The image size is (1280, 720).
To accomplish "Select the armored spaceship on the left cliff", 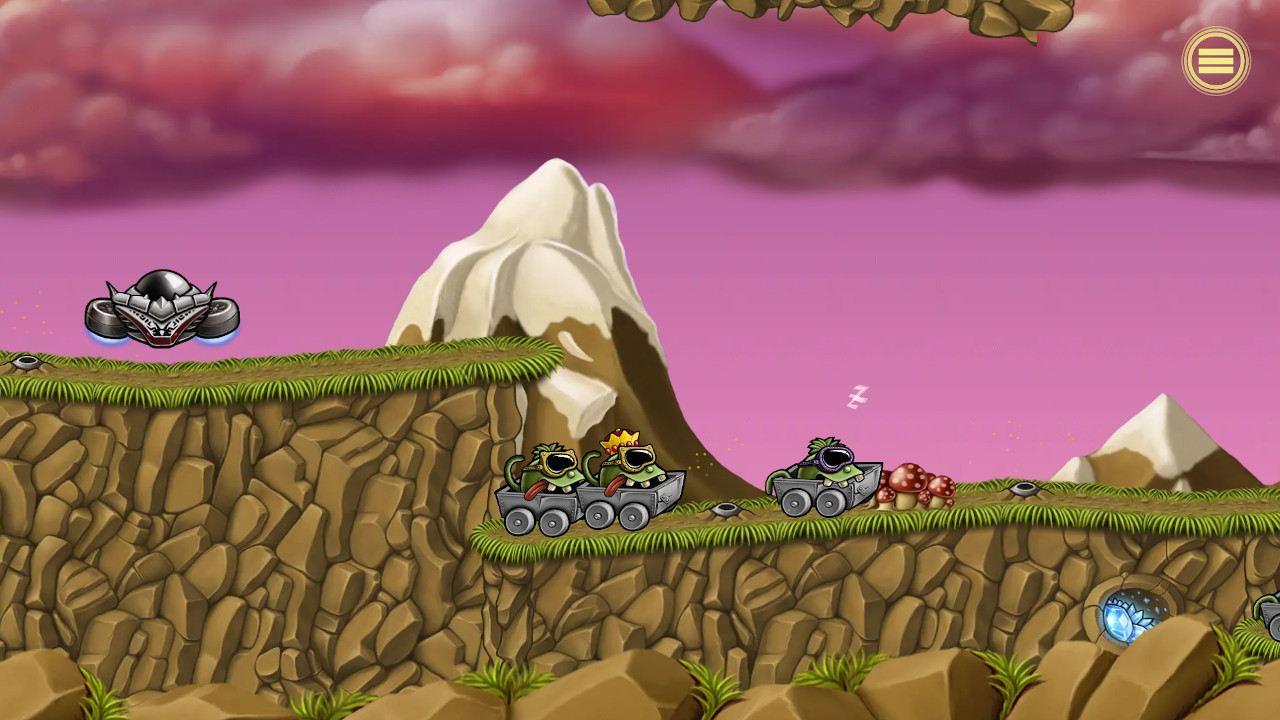I will 160,305.
